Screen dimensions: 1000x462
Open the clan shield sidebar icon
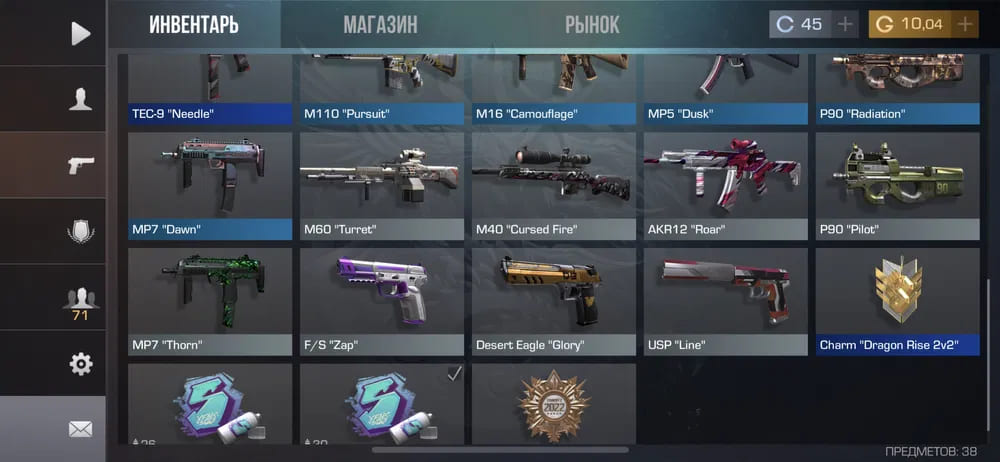(80, 230)
